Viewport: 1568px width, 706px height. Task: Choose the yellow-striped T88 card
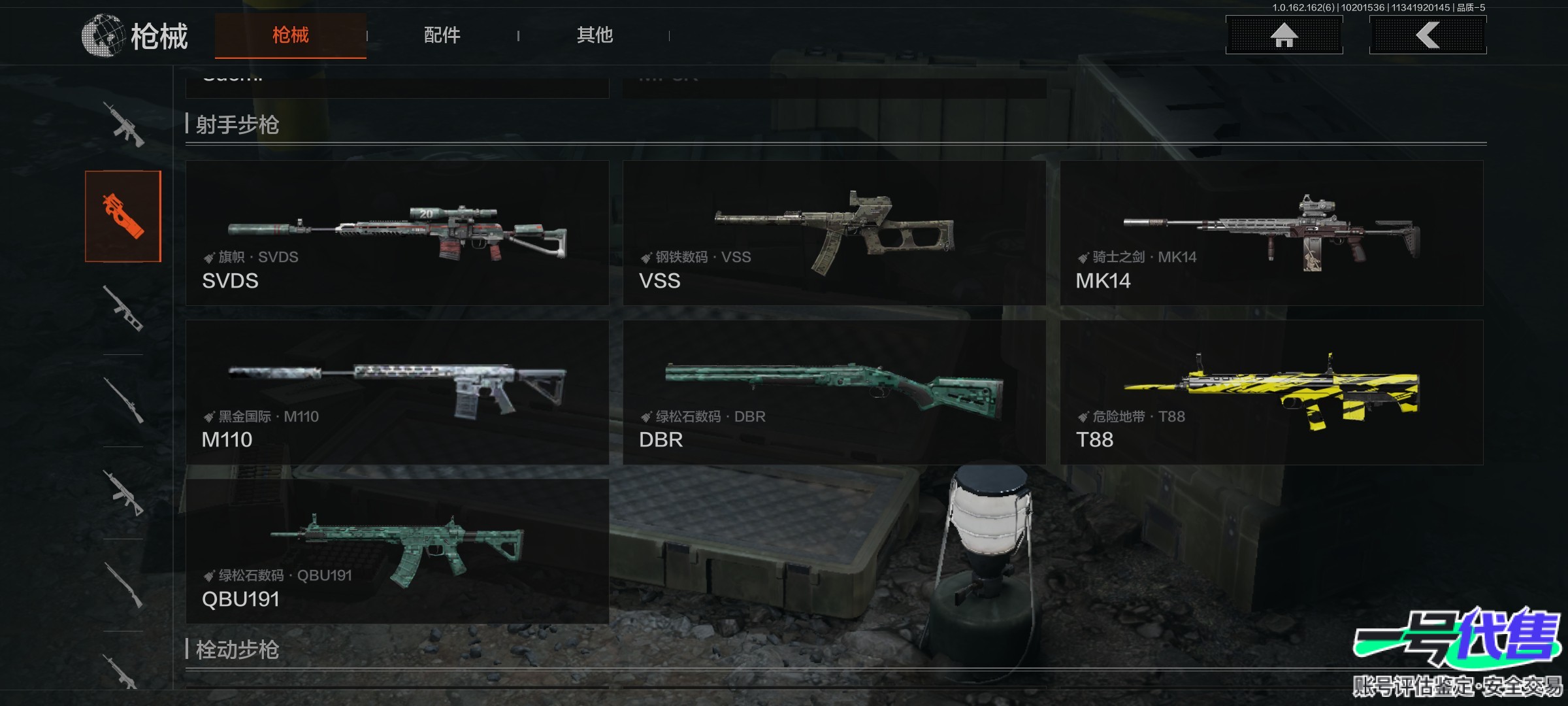tap(1271, 392)
